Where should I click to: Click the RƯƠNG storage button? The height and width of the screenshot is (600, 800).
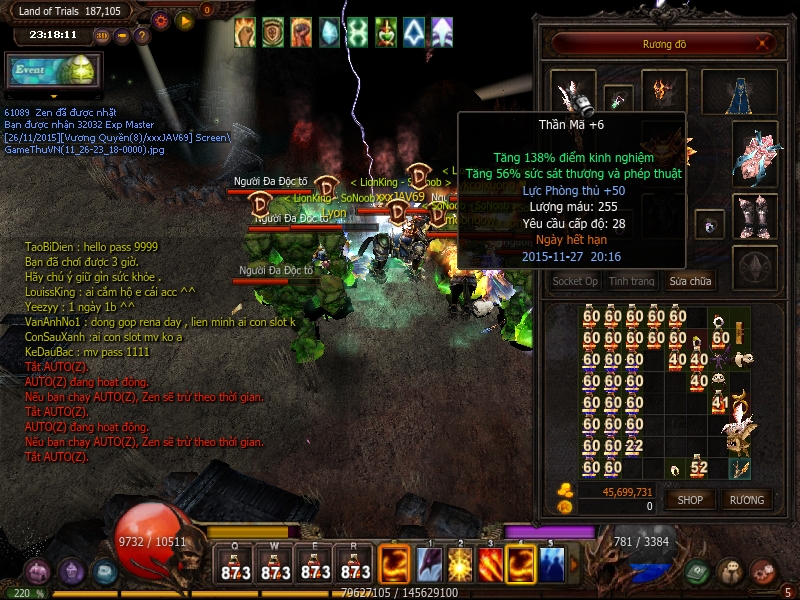click(x=746, y=500)
